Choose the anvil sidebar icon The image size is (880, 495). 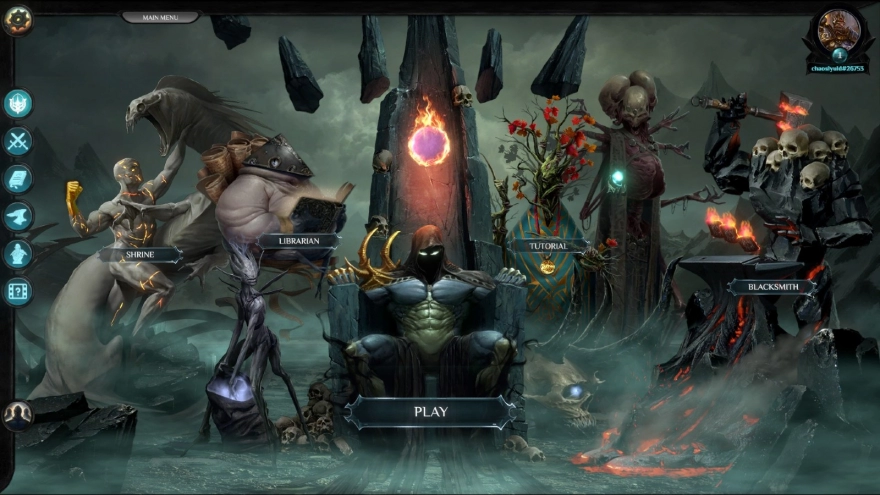coord(19,216)
